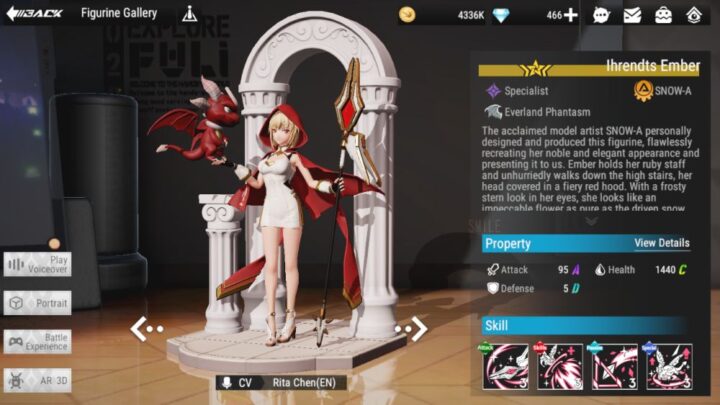This screenshot has width=720, height=405.
Task: Play Voiceover for this figurine
Action: (37, 264)
